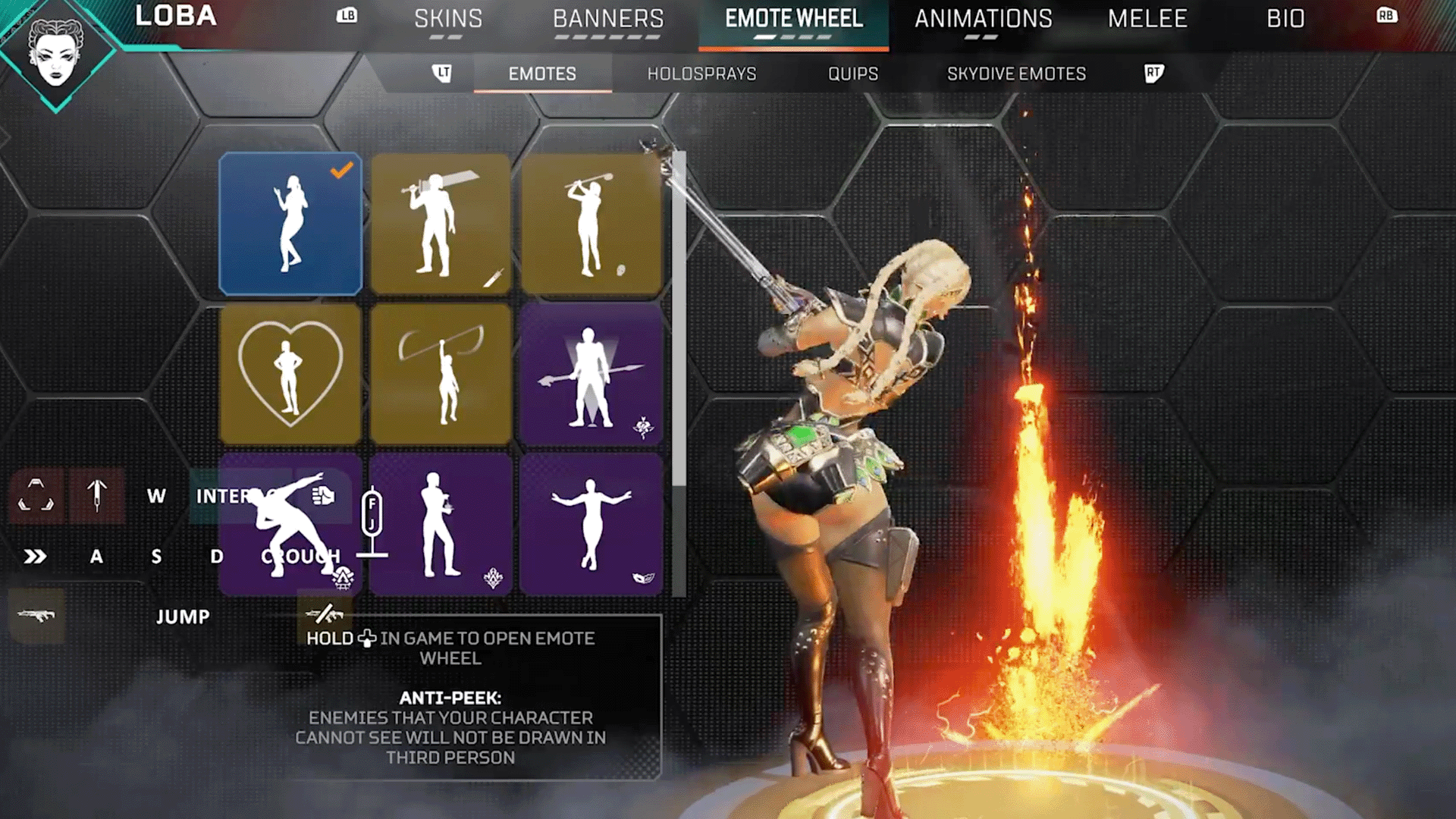This screenshot has height=819, width=1456.
Task: Select the Emote Wheel tab
Action: tap(793, 19)
